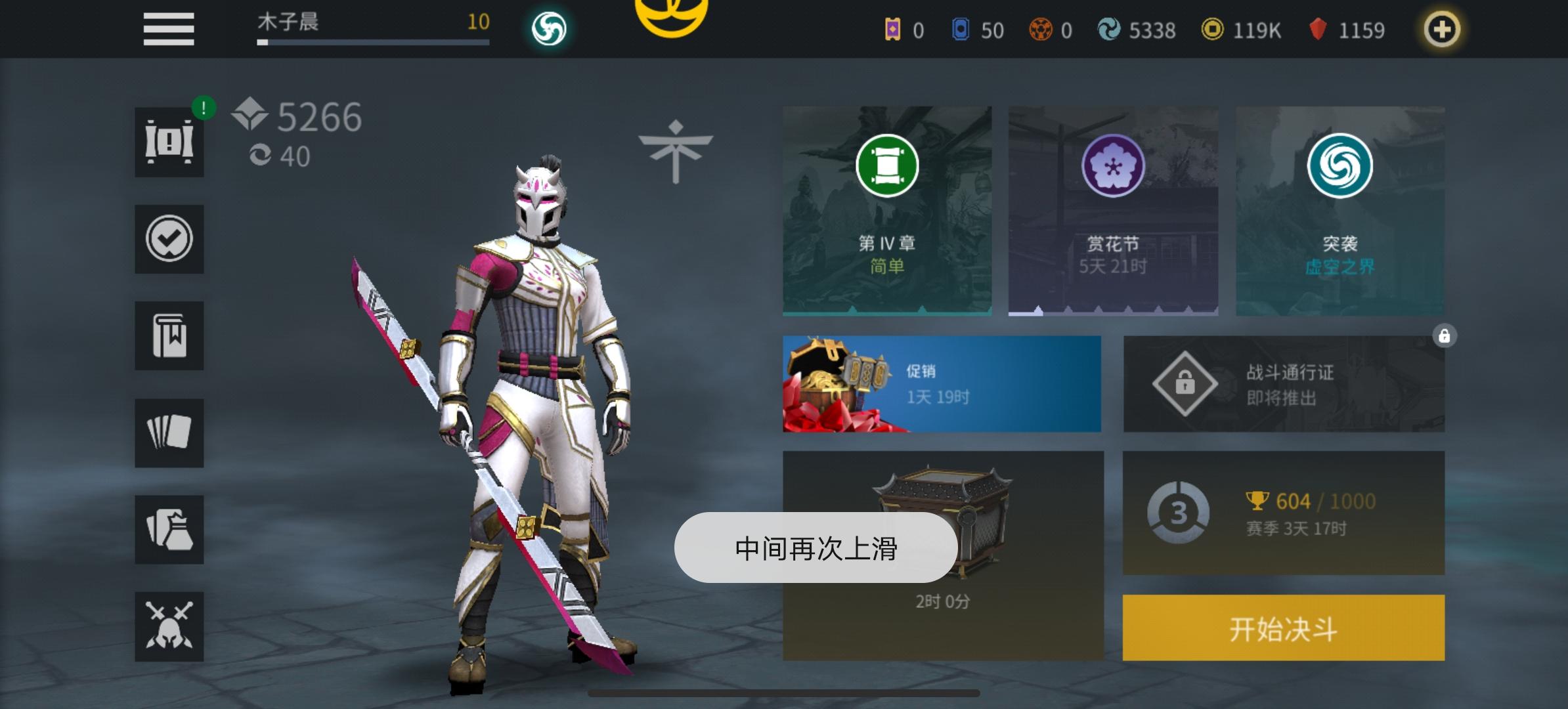The width and height of the screenshot is (1568, 709).
Task: Open the card collection panel
Action: (169, 433)
